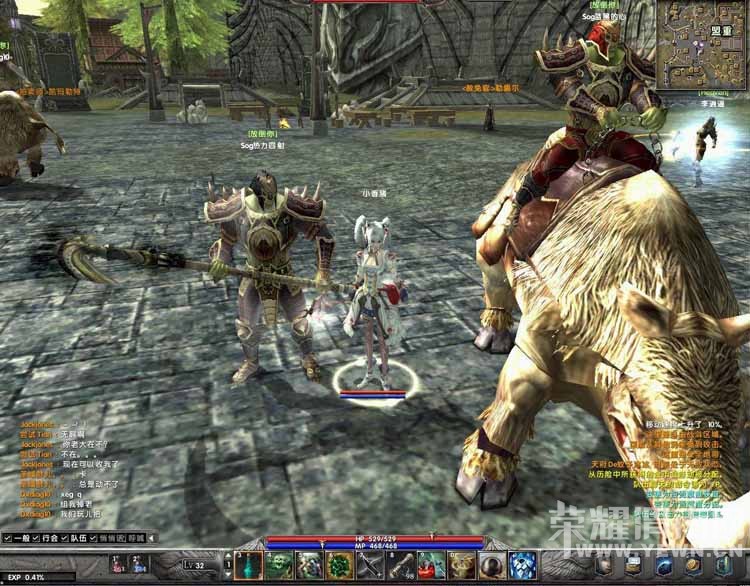Click the red potion quick slot 1
This screenshot has height=586, width=750.
[116, 566]
